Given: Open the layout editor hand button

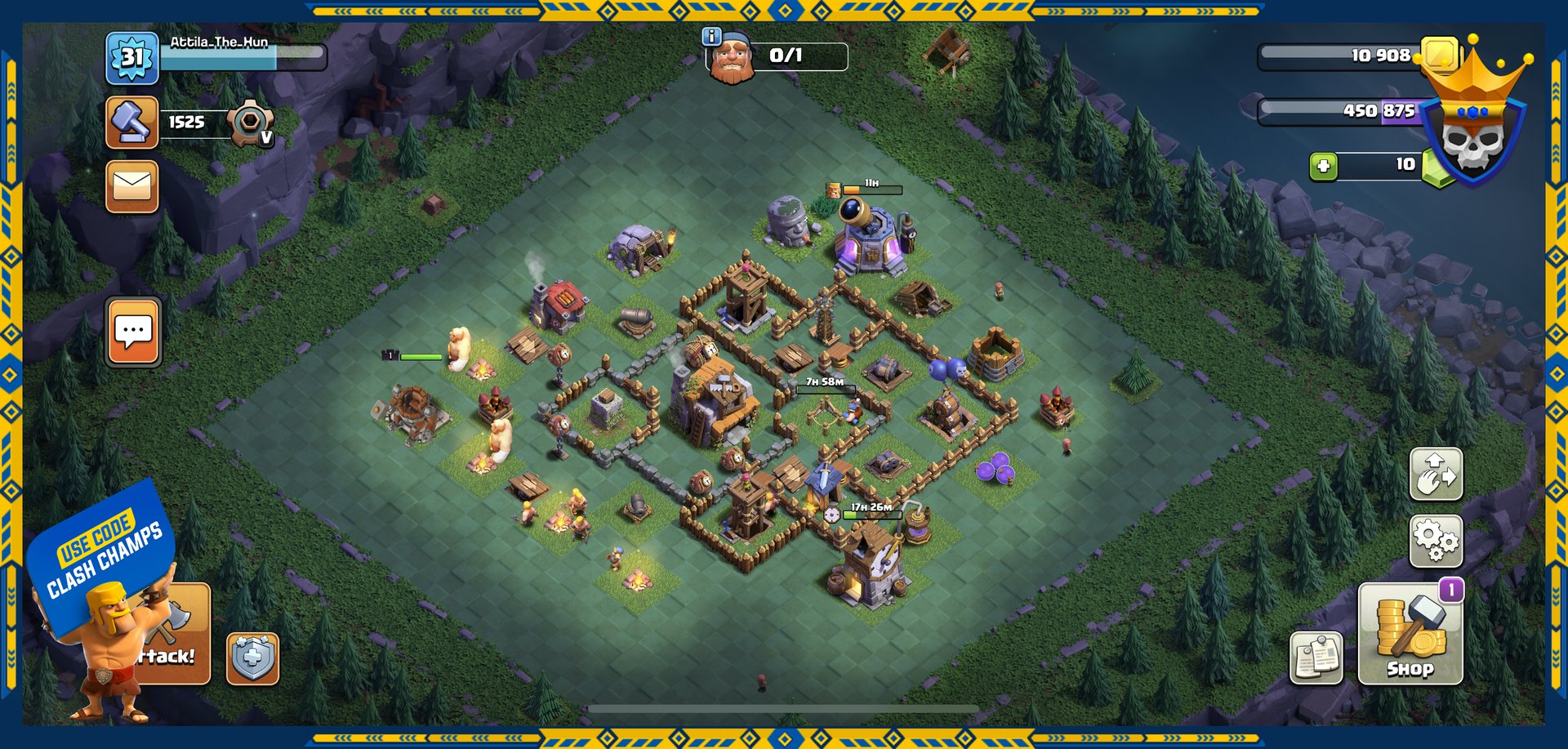Looking at the screenshot, I should [x=1436, y=474].
